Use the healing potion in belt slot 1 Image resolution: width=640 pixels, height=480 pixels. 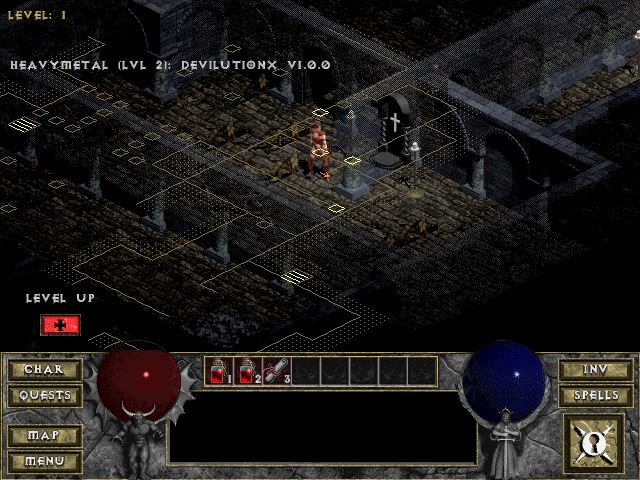point(219,371)
